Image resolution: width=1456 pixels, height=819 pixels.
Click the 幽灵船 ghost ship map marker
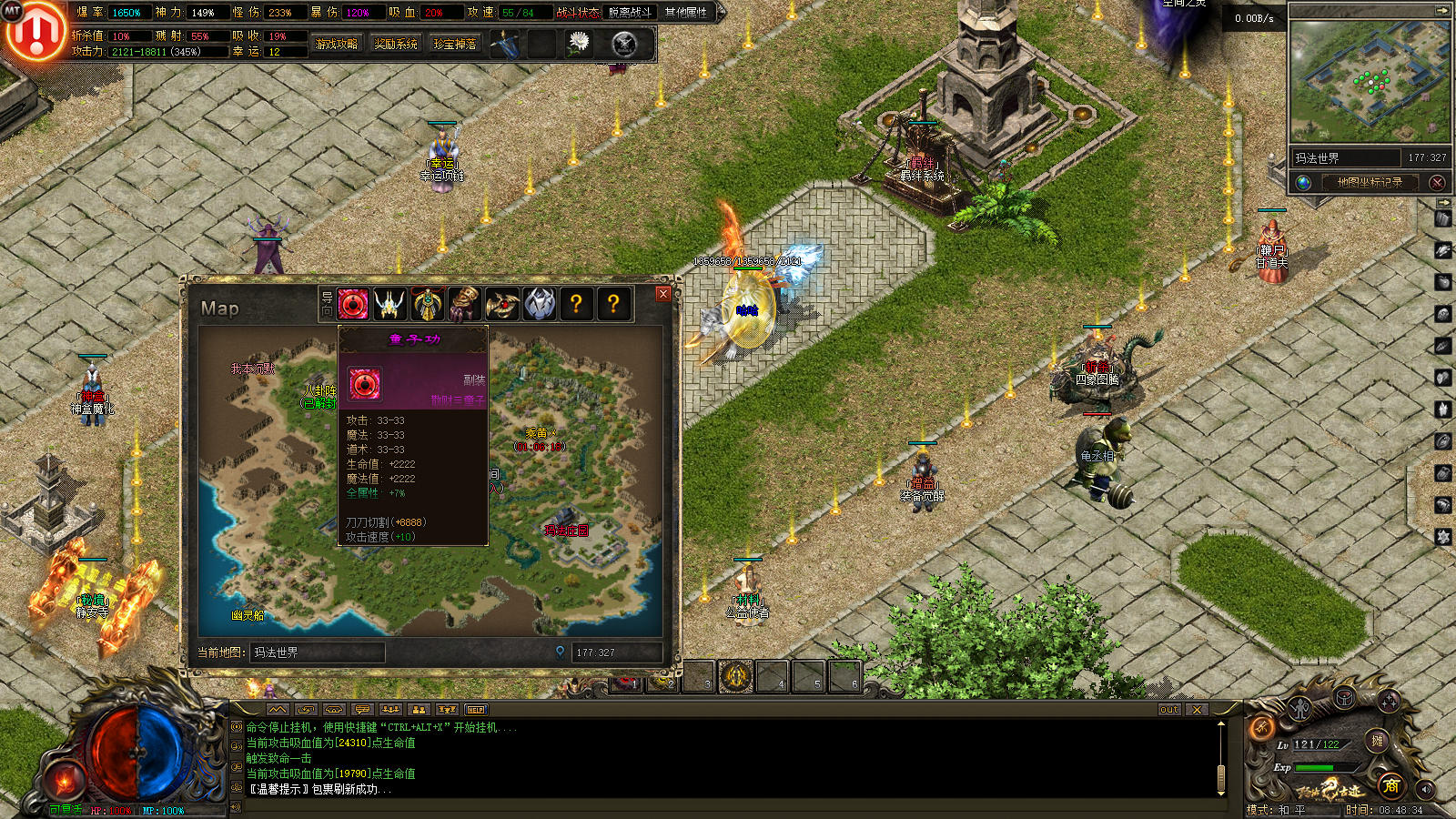pos(248,615)
